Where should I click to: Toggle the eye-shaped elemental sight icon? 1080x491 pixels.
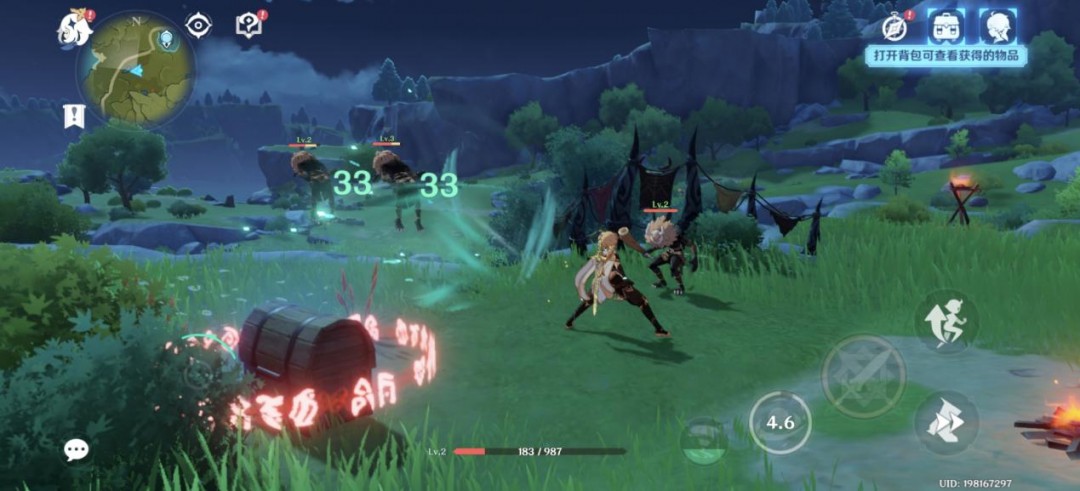[x=199, y=25]
